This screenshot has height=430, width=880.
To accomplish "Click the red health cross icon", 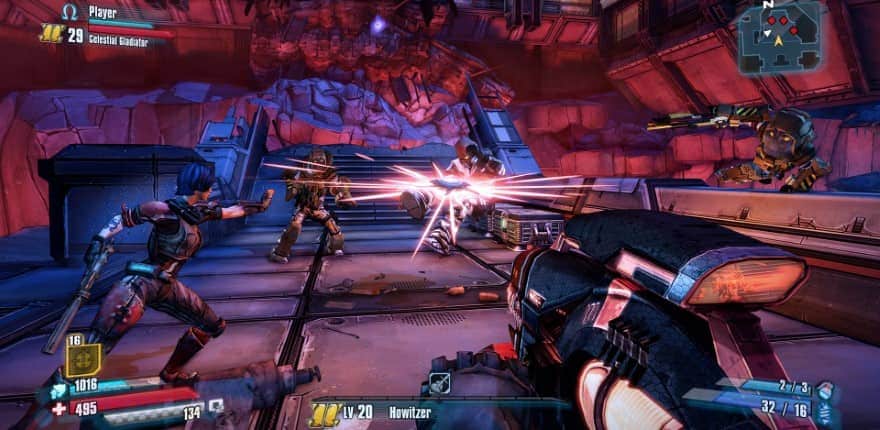I will 59,408.
